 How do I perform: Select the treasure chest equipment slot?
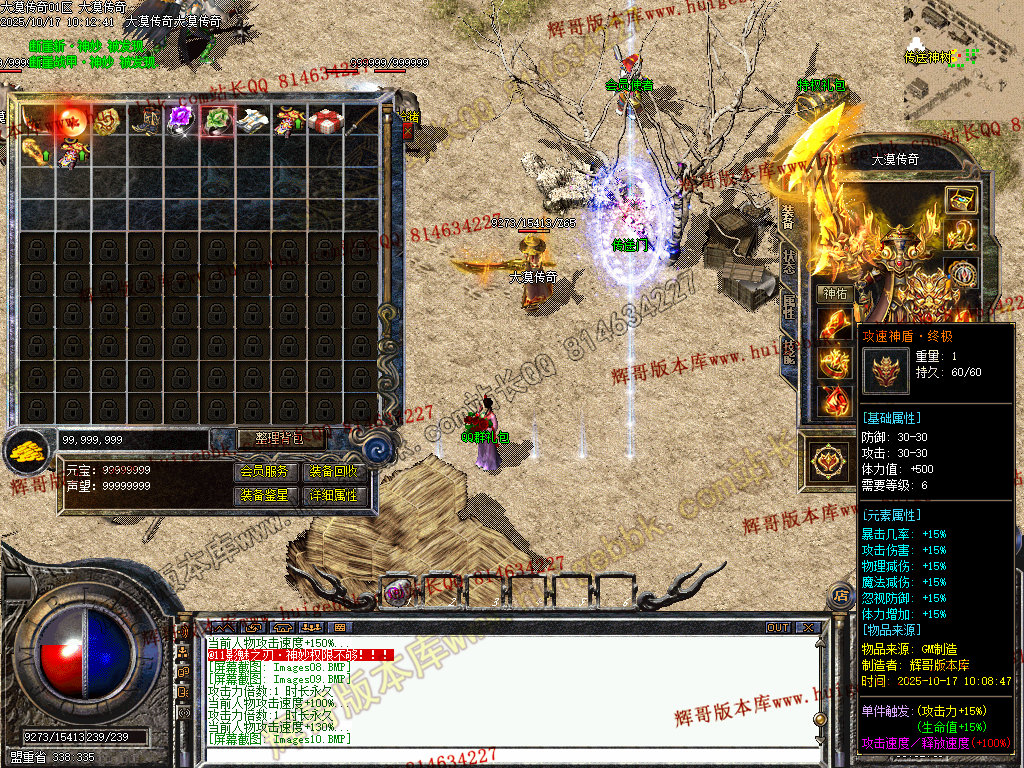coord(961,199)
